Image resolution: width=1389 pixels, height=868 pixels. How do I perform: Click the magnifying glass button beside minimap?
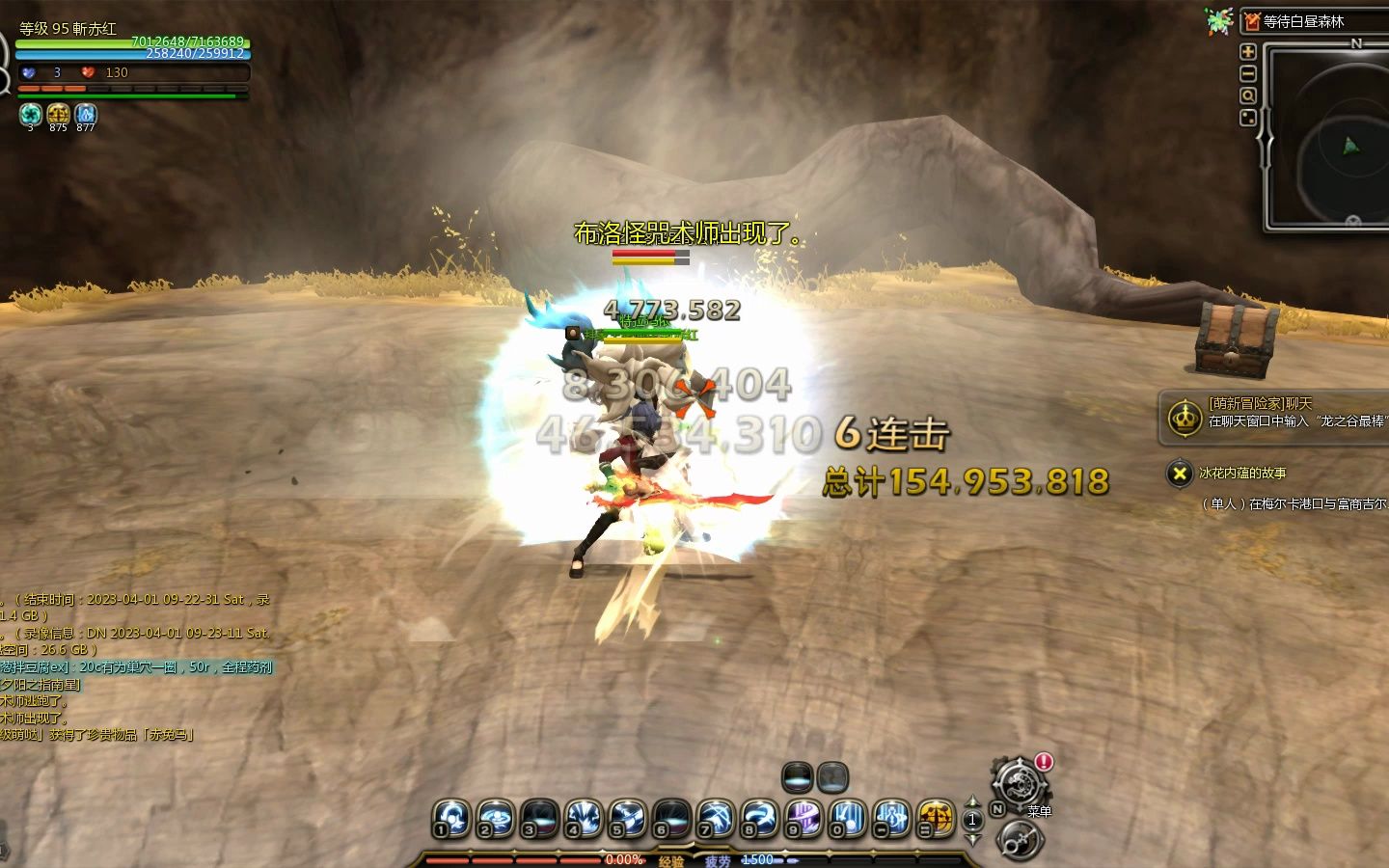[1247, 95]
